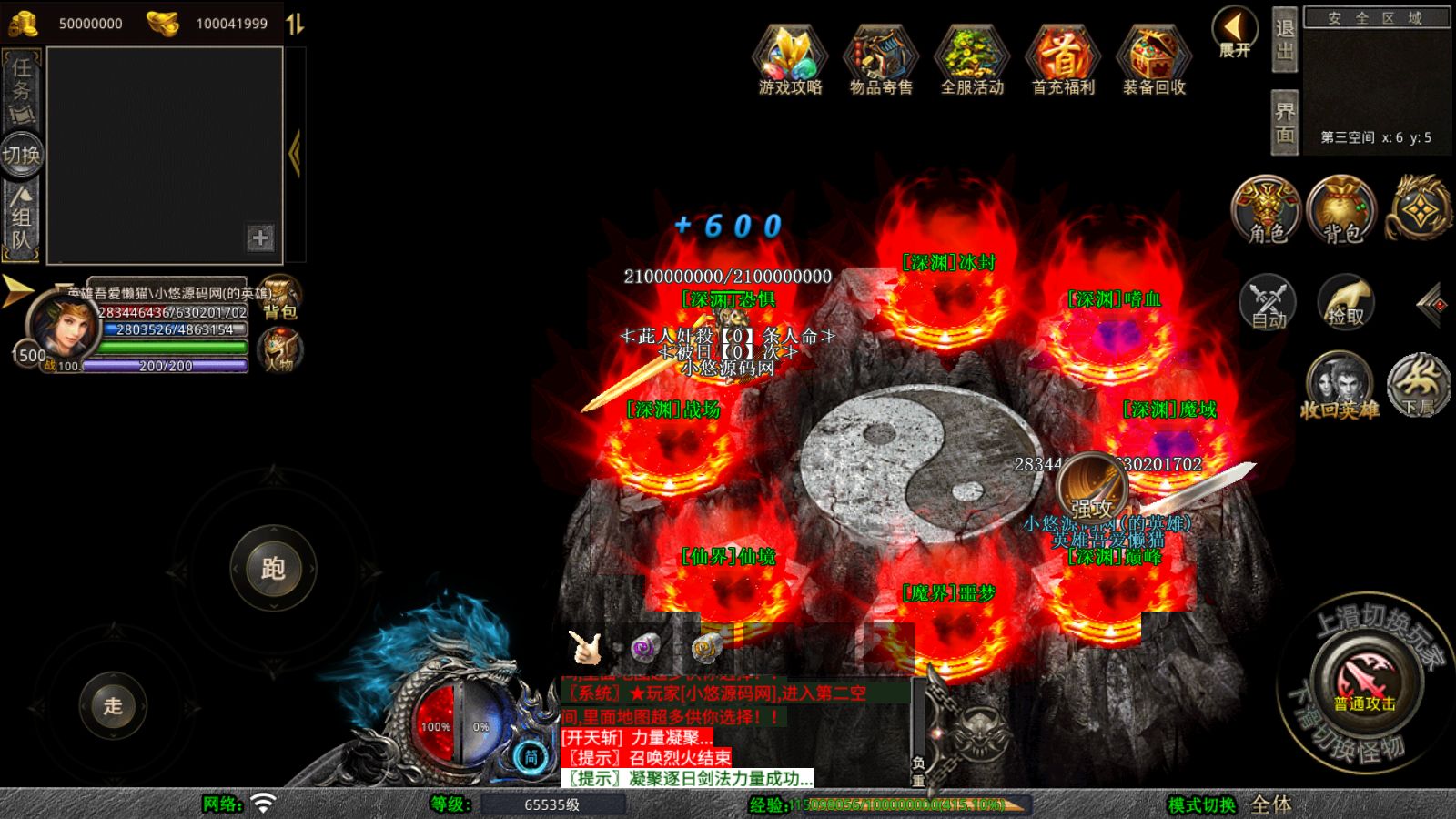Open the 装备回收 equipment recycling
1456x819 pixels.
tap(1154, 59)
